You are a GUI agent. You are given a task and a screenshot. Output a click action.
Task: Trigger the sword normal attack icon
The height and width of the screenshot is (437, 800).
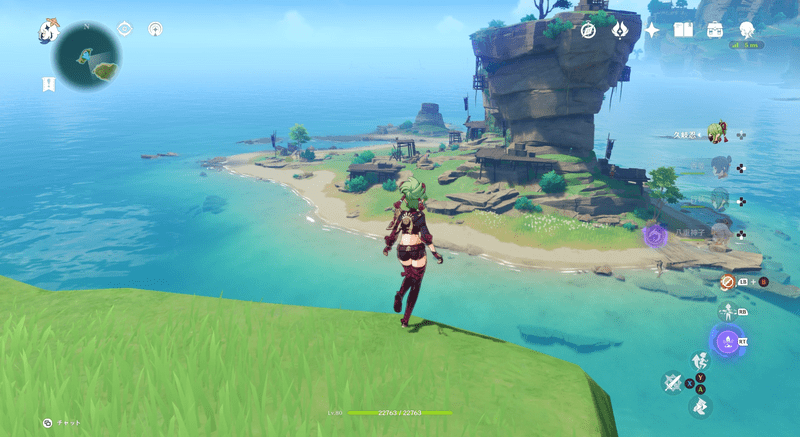(x=673, y=381)
